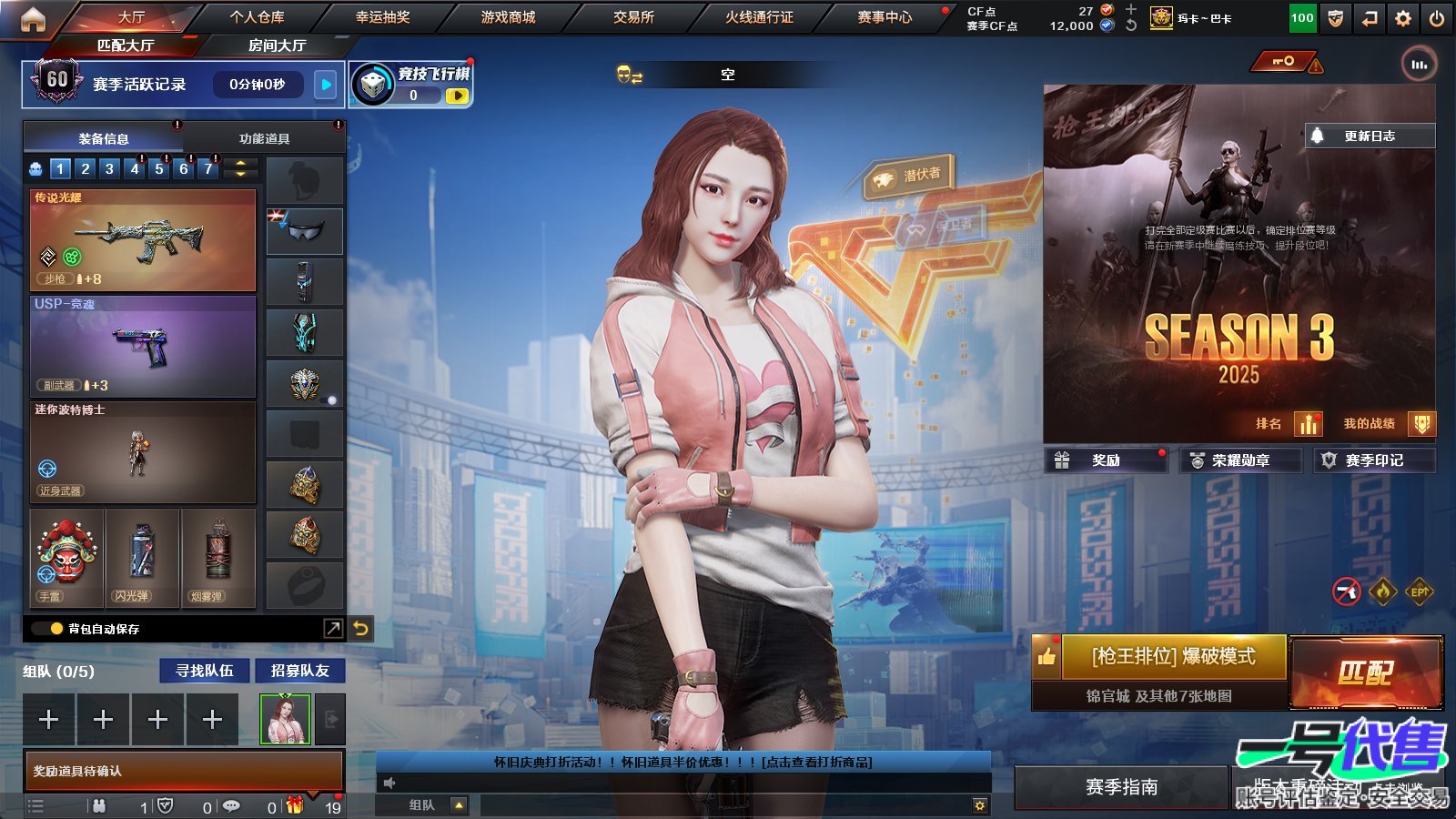Open the settings gear in the top-right corner
The image size is (1456, 819).
point(1402,17)
